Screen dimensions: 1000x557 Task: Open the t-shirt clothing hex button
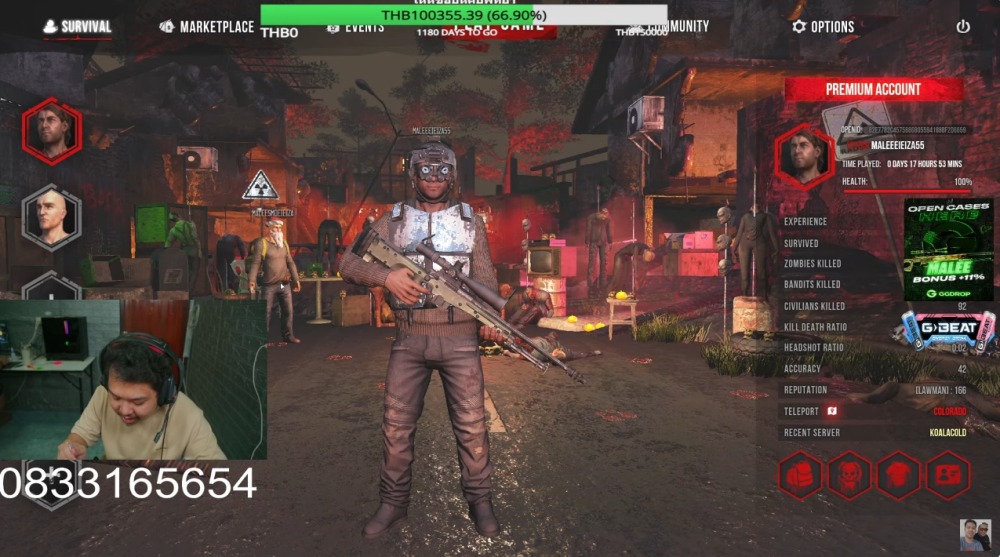(x=898, y=475)
